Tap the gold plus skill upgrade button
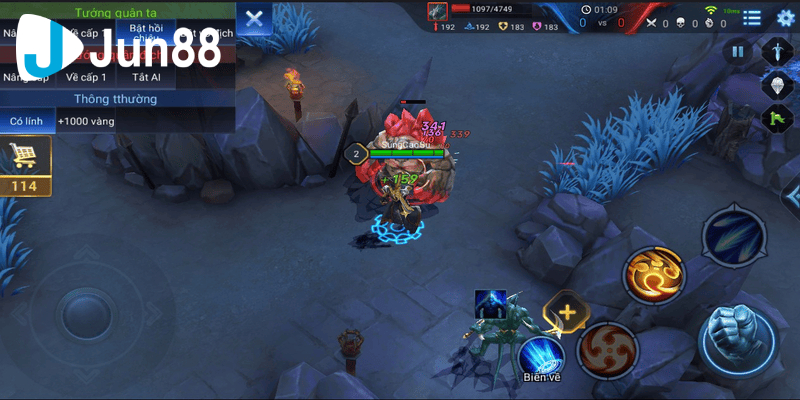Image resolution: width=800 pixels, height=400 pixels. click(x=567, y=312)
